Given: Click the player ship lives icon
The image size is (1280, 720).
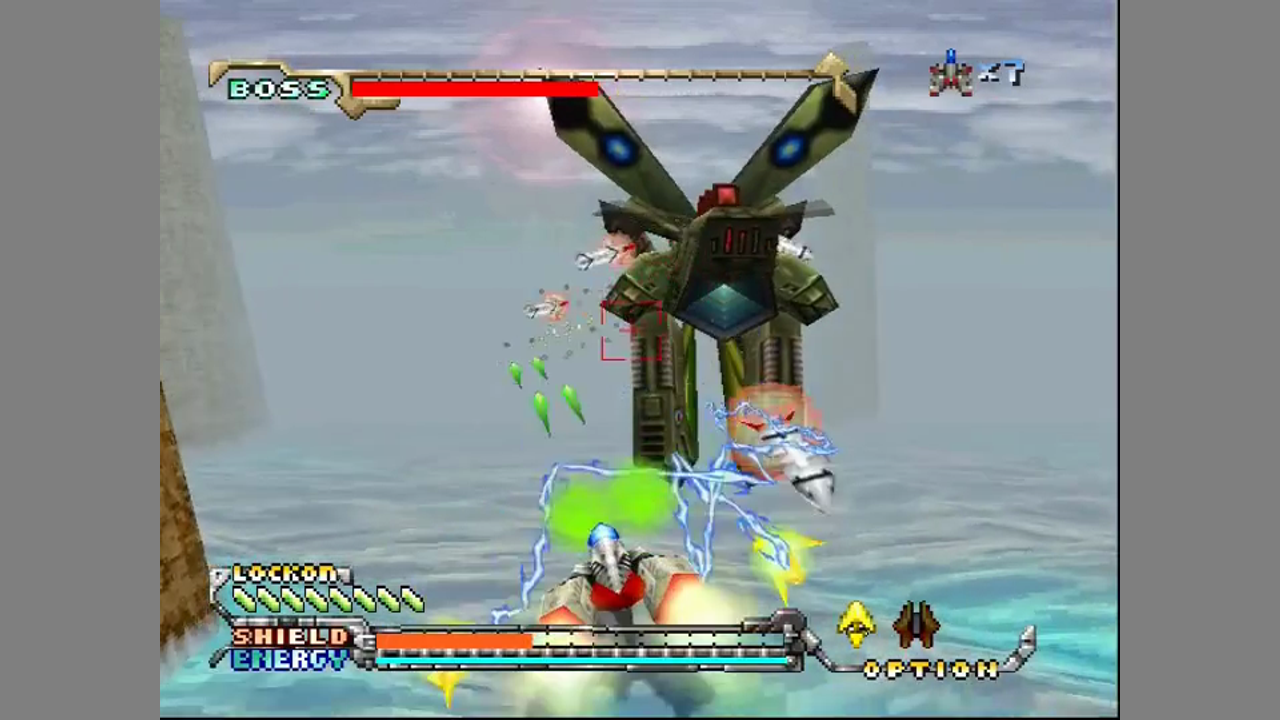Looking at the screenshot, I should coord(951,74).
